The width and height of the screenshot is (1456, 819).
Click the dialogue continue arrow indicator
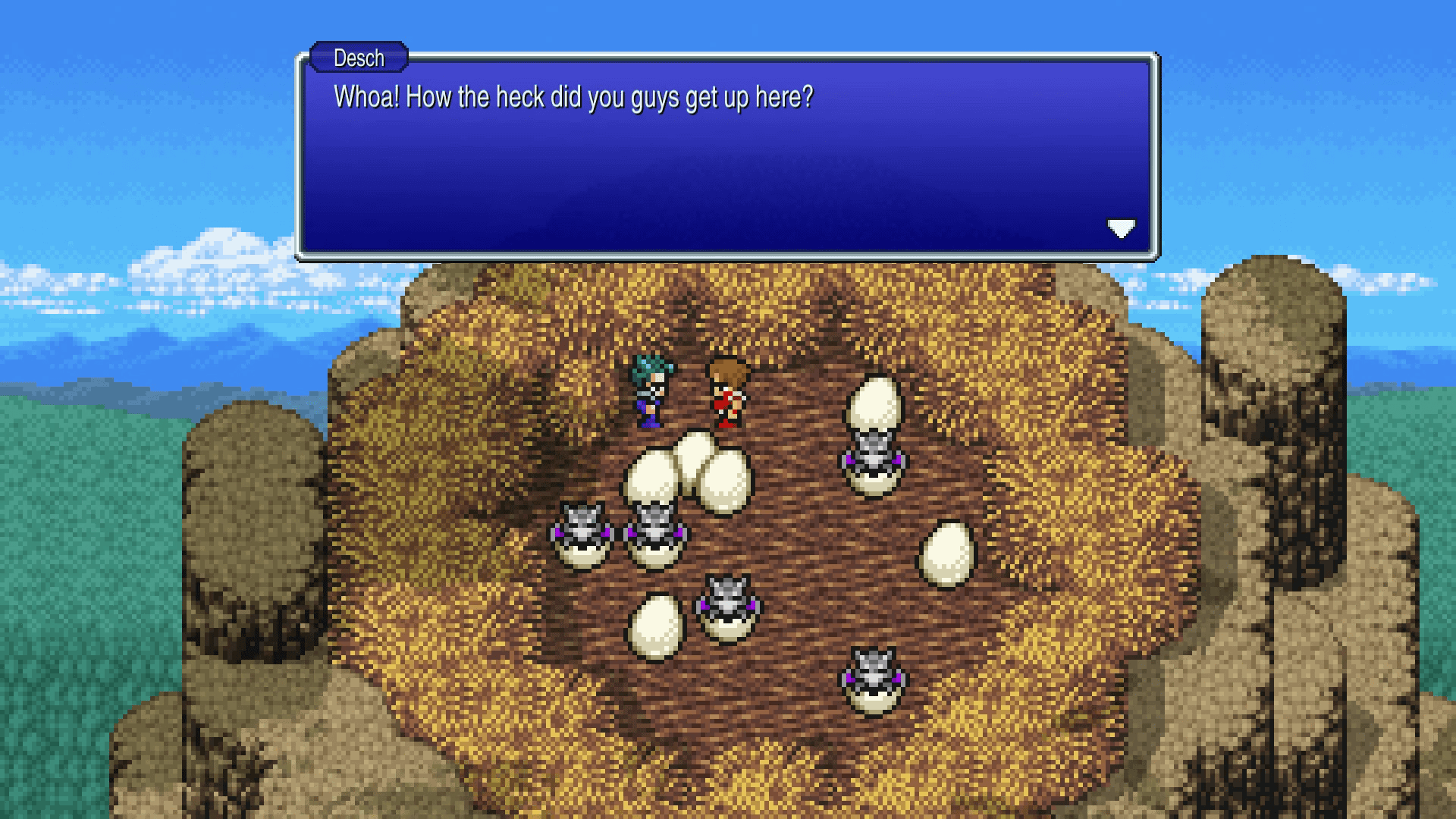[1122, 227]
